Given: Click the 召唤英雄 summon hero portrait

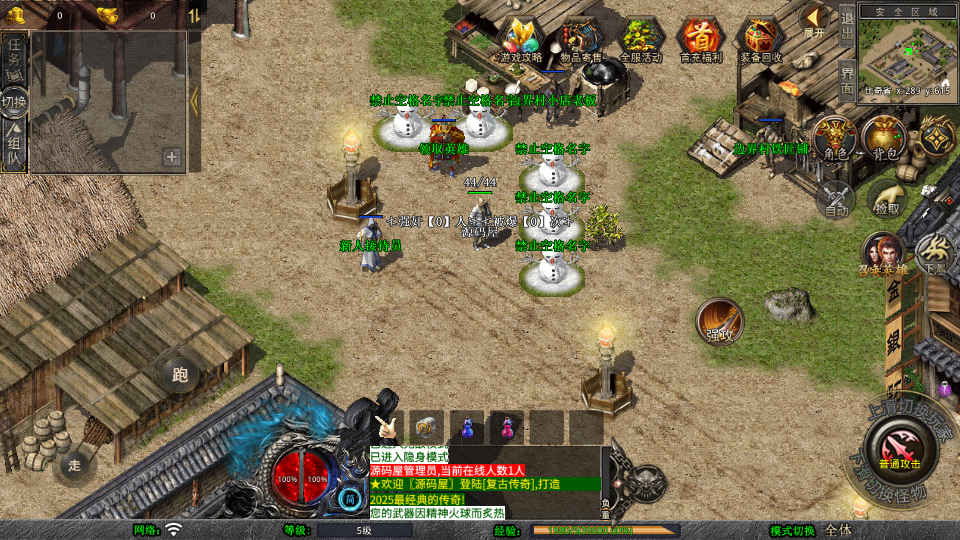Looking at the screenshot, I should pos(883,255).
